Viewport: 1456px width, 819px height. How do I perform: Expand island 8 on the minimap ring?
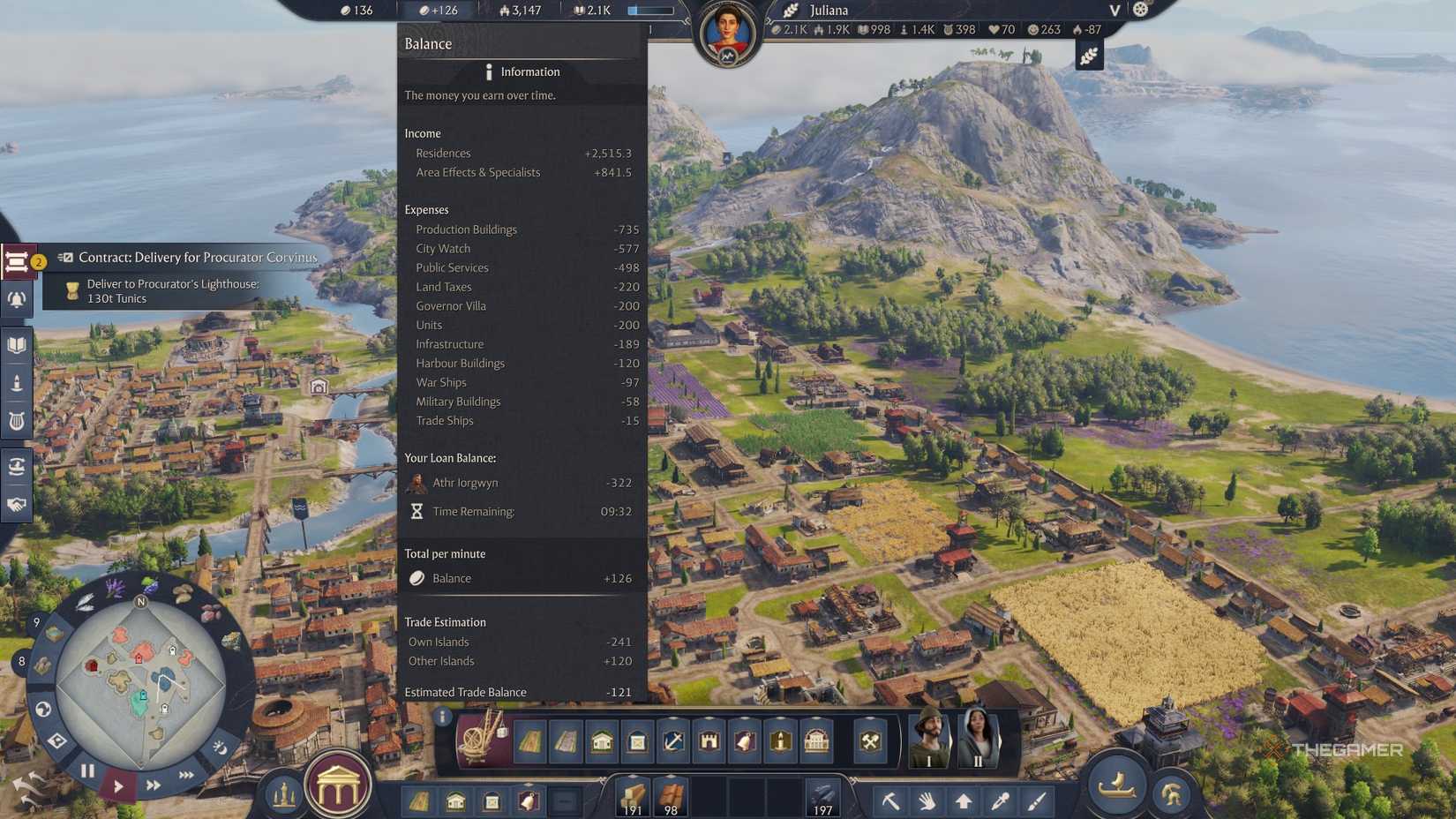(22, 662)
